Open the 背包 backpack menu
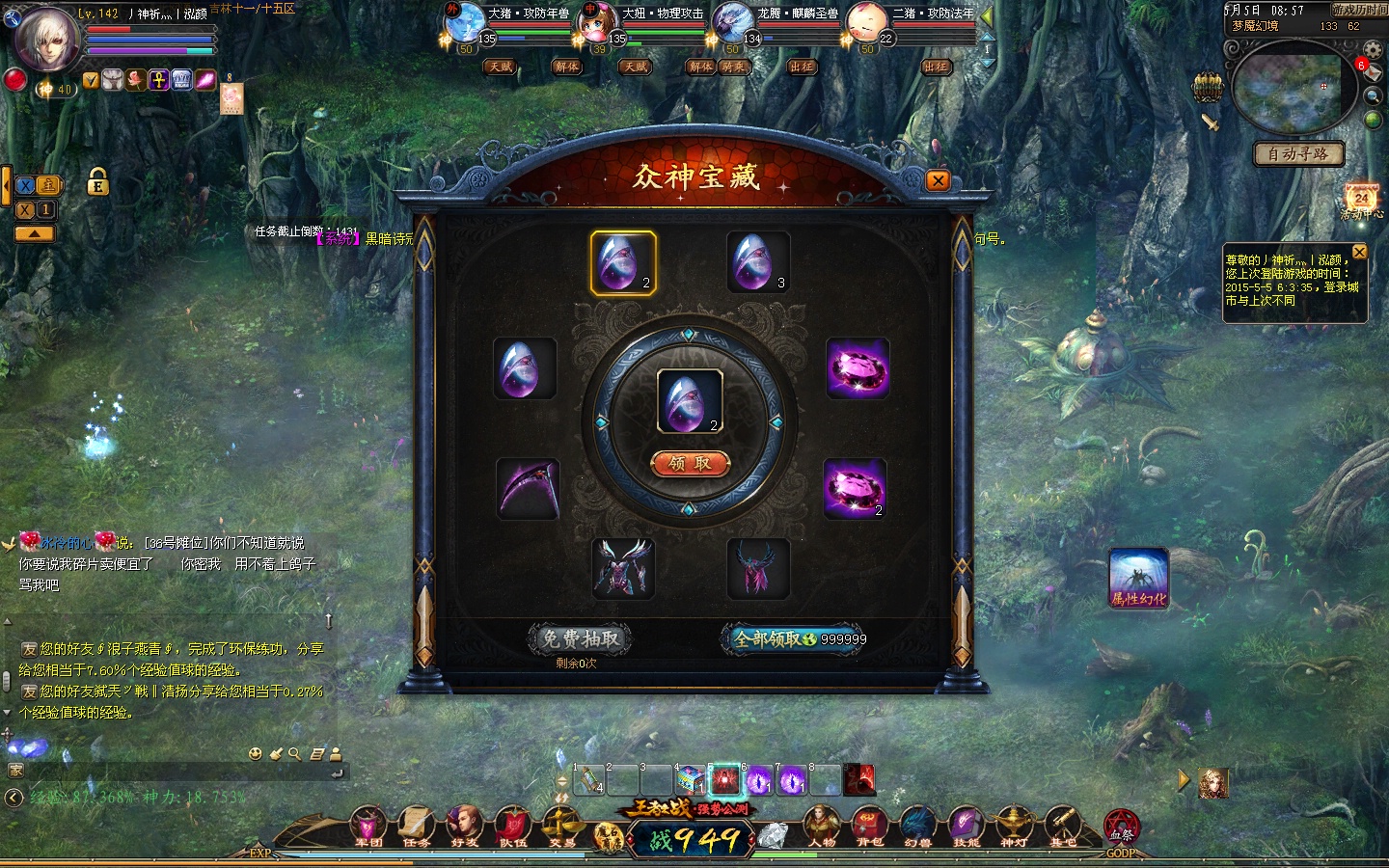The height and width of the screenshot is (868, 1389). tap(869, 827)
